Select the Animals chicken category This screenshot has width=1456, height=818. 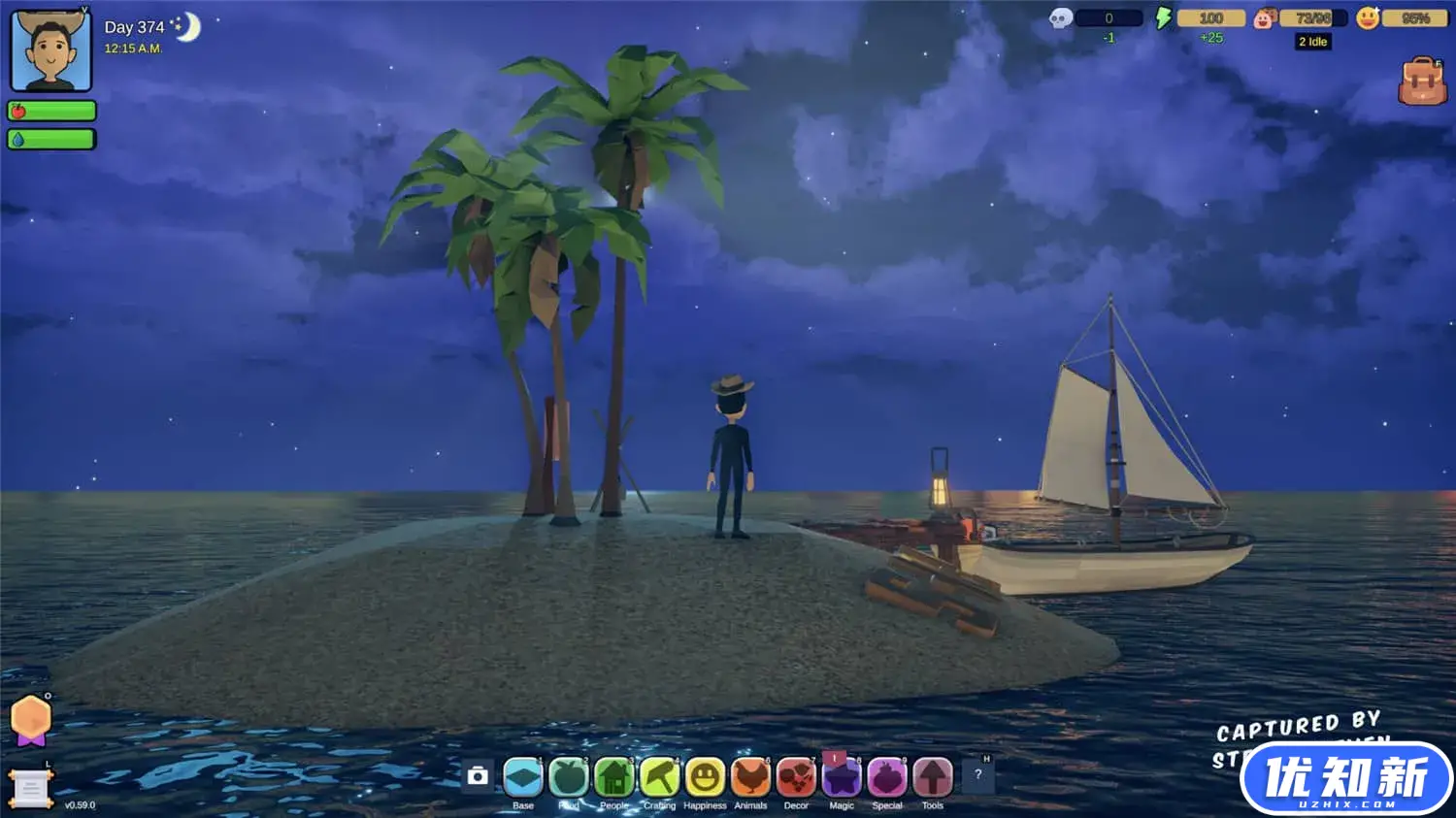[x=750, y=777]
